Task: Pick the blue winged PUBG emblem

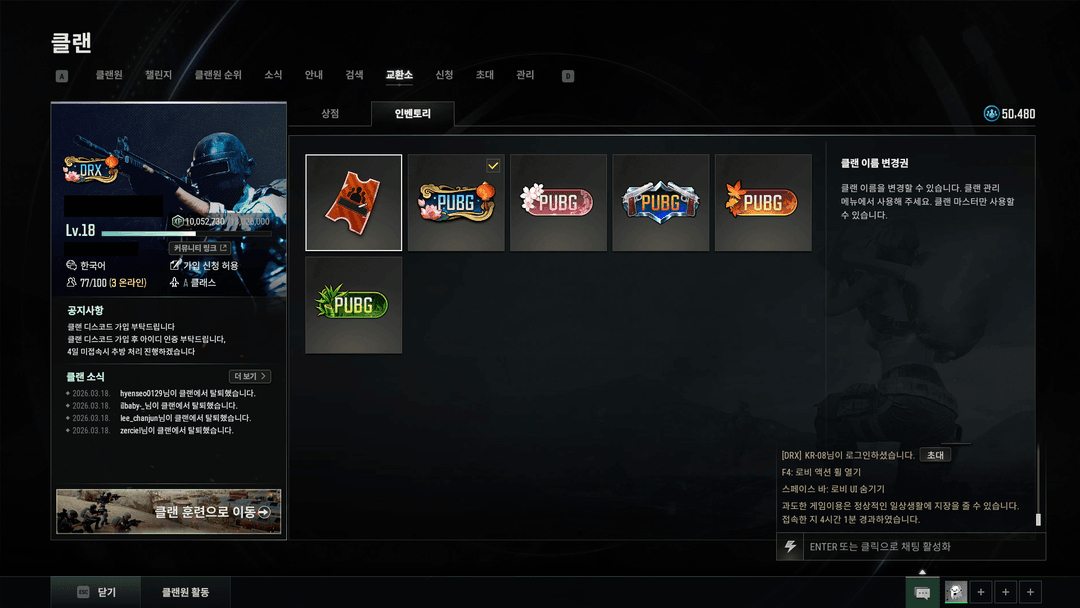Action: point(660,202)
